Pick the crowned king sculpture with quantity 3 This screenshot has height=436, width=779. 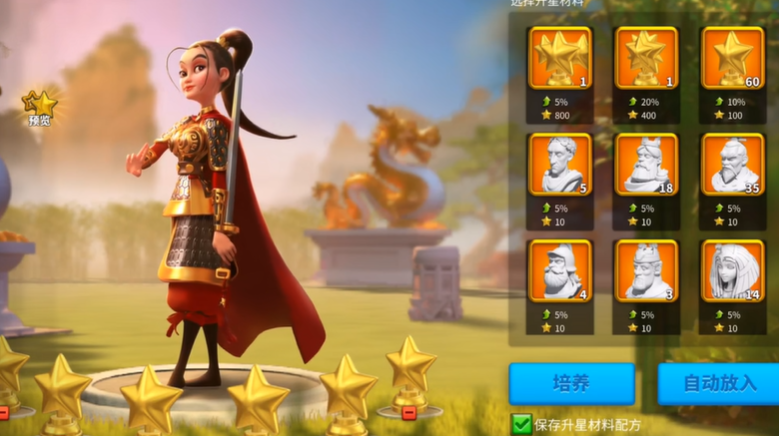point(646,270)
